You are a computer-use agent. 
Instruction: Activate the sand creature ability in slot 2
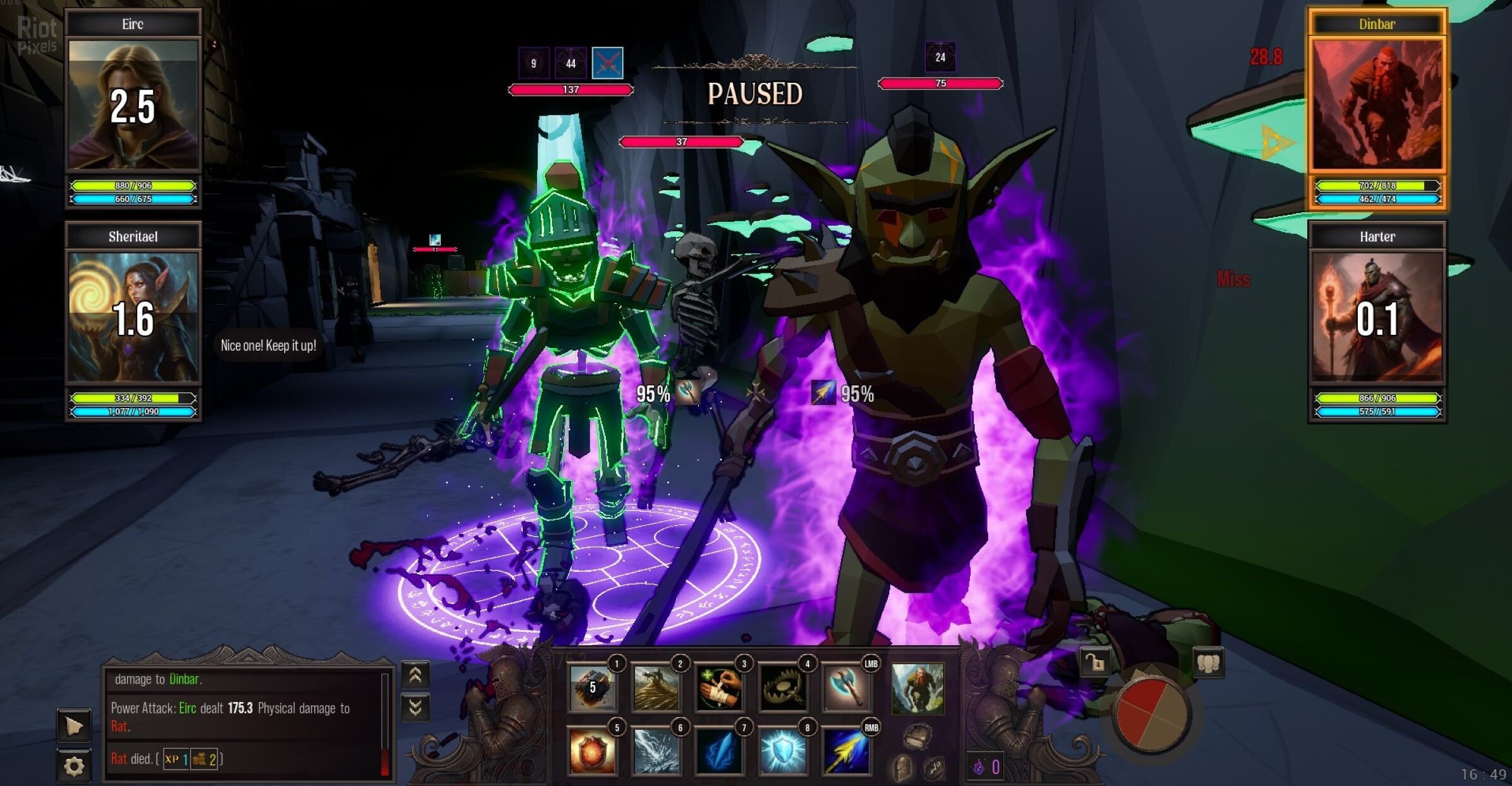[x=656, y=688]
